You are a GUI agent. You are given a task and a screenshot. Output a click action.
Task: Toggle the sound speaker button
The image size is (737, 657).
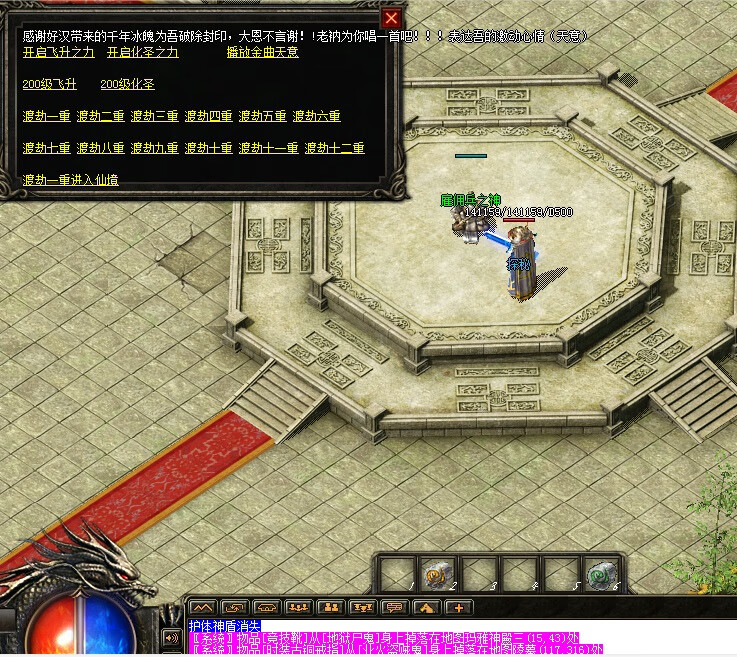click(170, 636)
